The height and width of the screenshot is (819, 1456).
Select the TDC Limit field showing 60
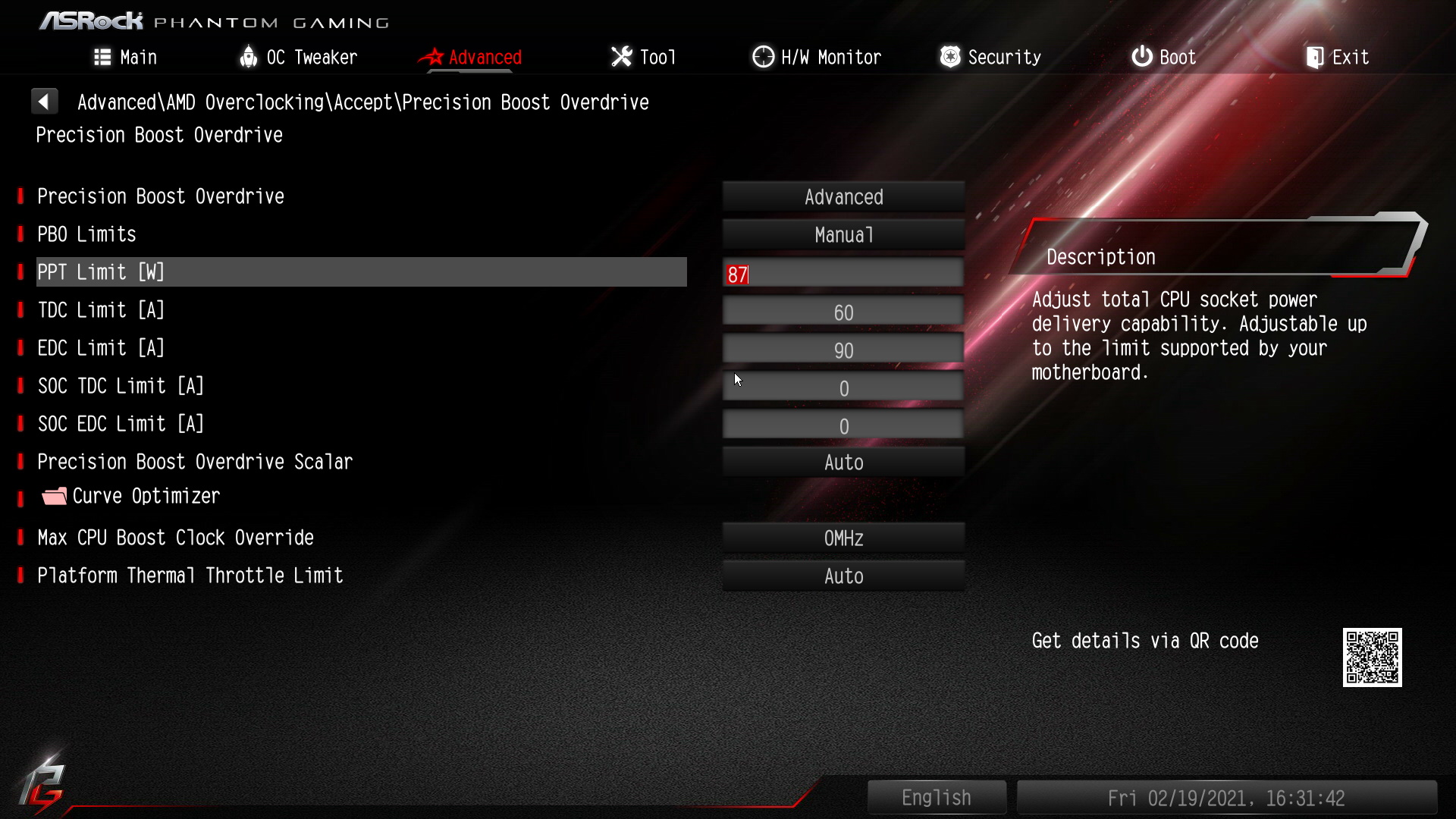coord(843,312)
